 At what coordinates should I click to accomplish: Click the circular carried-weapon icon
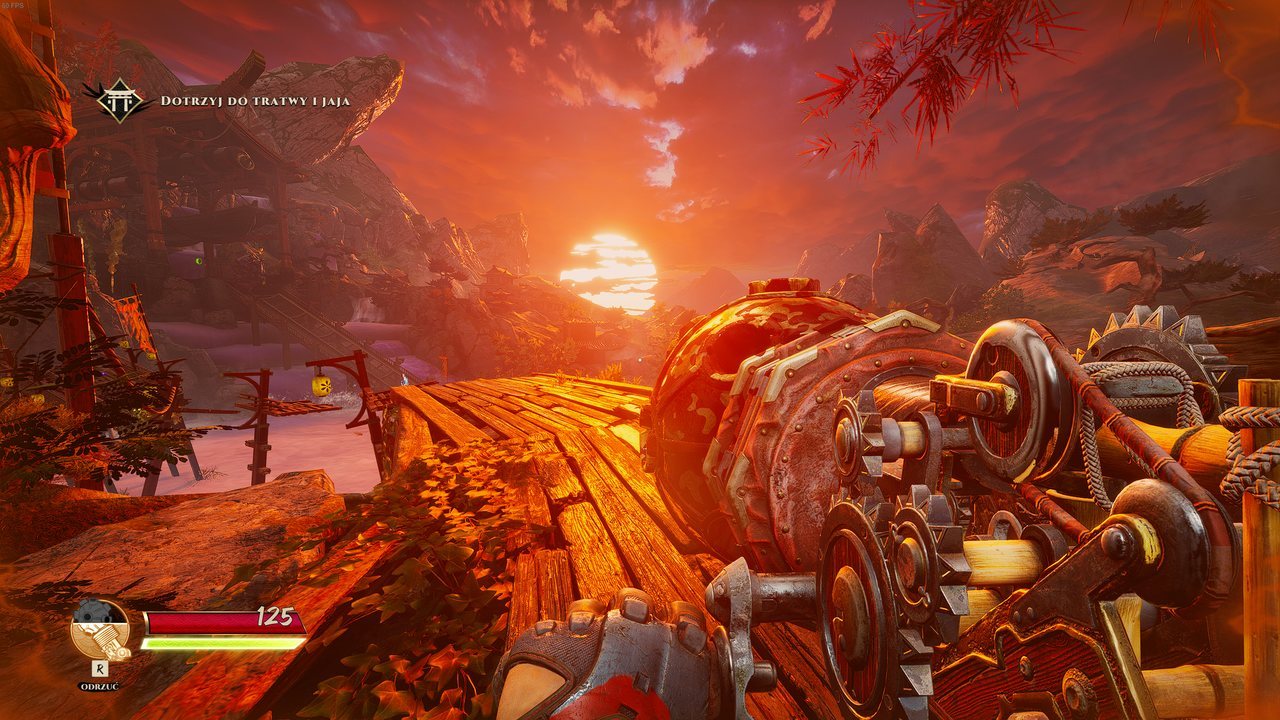coord(100,629)
